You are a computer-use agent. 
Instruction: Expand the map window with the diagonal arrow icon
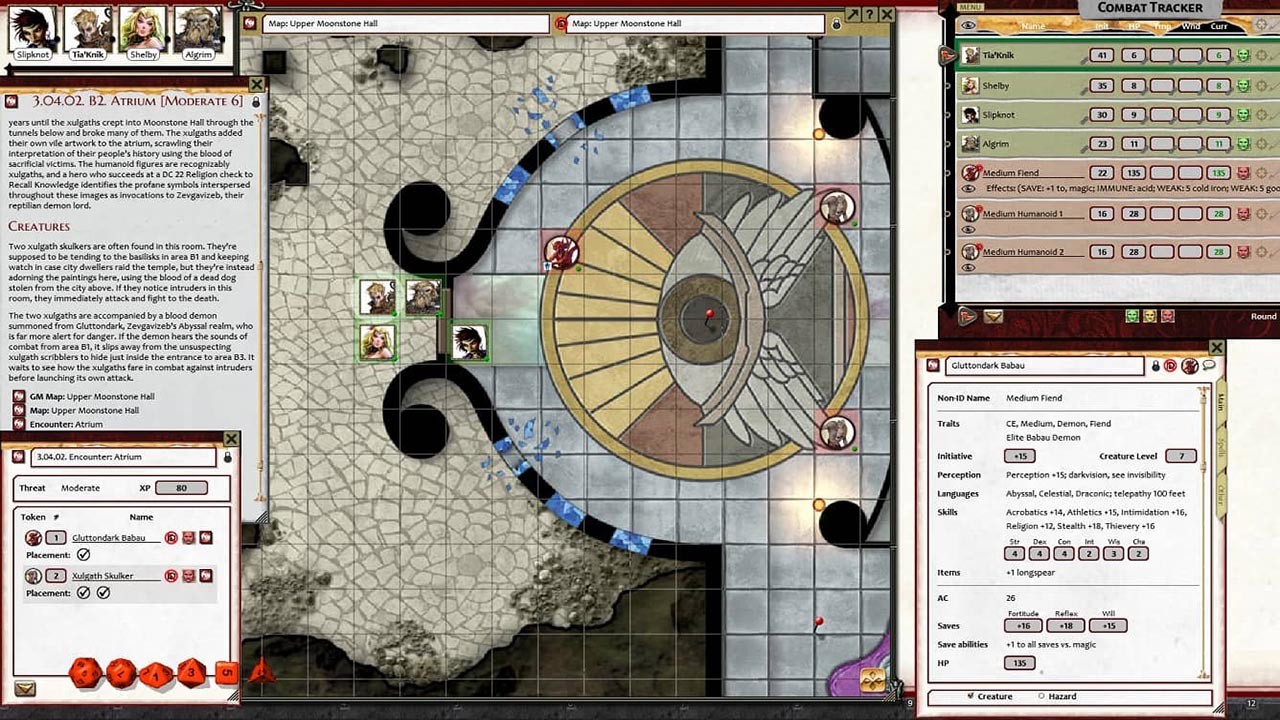[x=853, y=15]
